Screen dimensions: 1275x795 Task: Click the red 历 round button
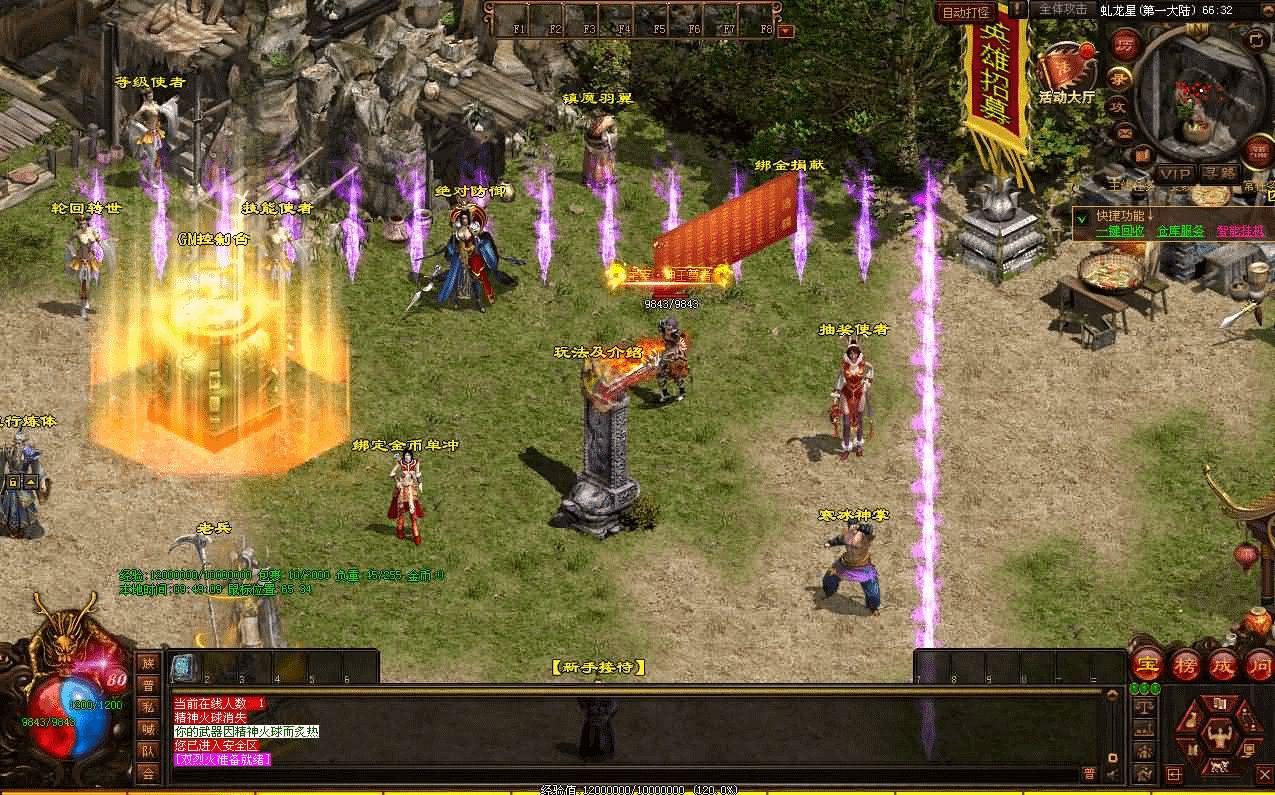pos(1125,46)
